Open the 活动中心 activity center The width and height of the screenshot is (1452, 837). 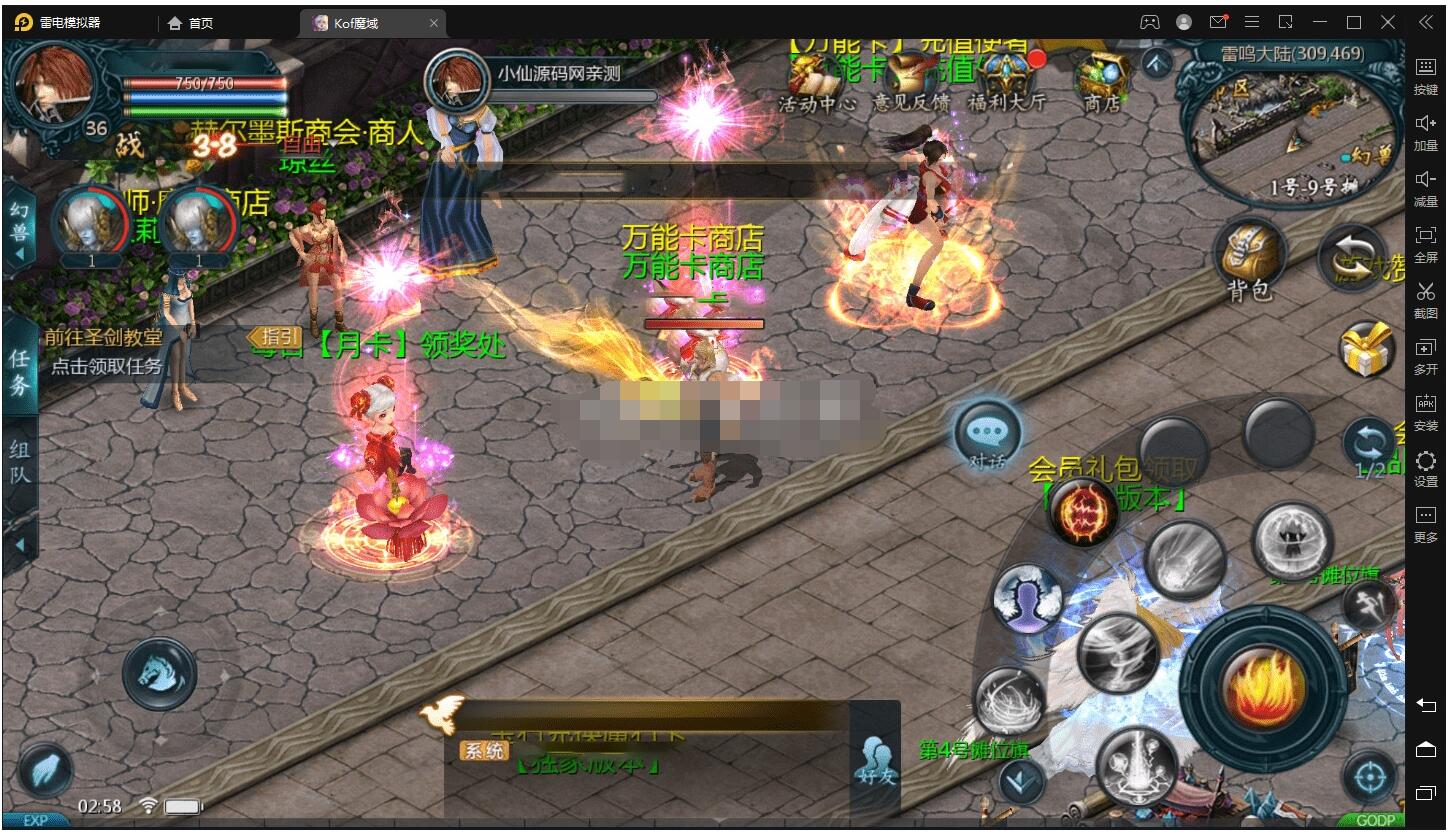point(817,80)
